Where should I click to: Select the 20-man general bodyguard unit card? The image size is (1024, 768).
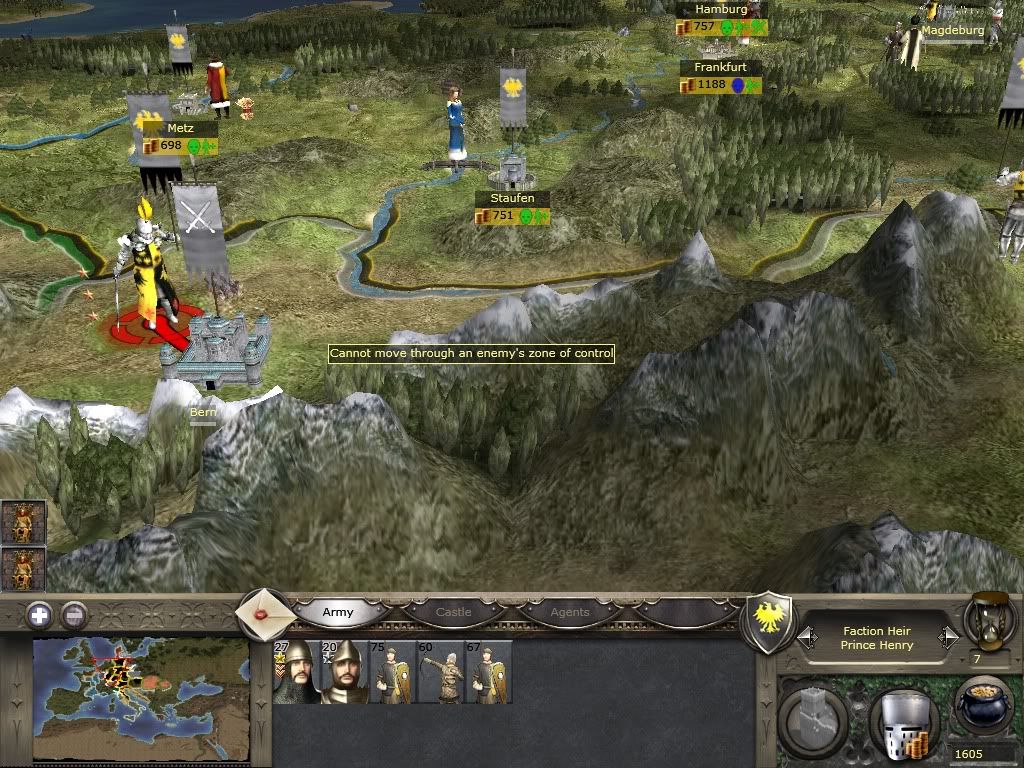[342, 672]
